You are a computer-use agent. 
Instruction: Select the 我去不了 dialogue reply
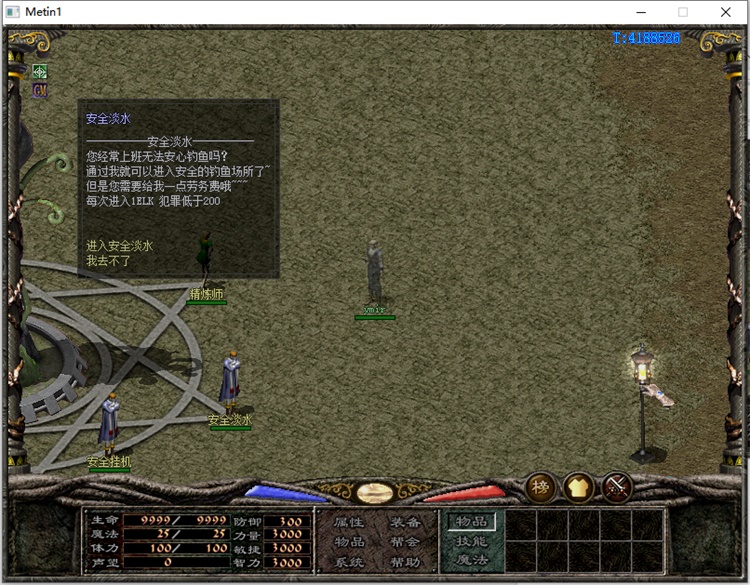[x=108, y=260]
